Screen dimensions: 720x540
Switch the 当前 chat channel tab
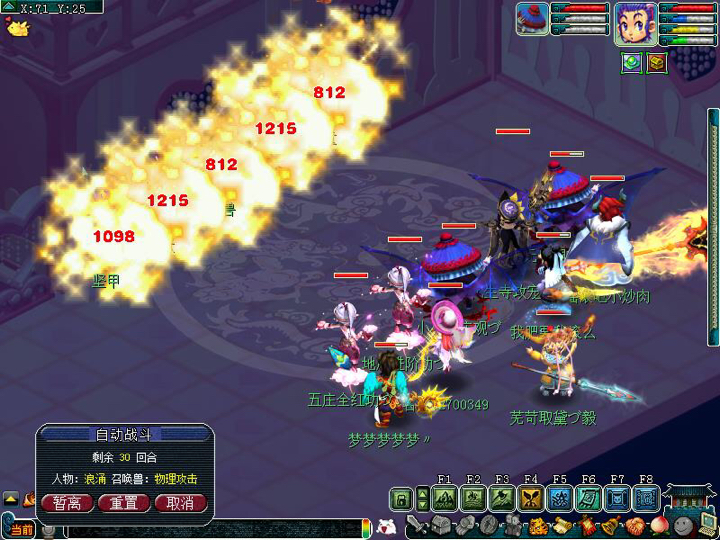(x=20, y=529)
